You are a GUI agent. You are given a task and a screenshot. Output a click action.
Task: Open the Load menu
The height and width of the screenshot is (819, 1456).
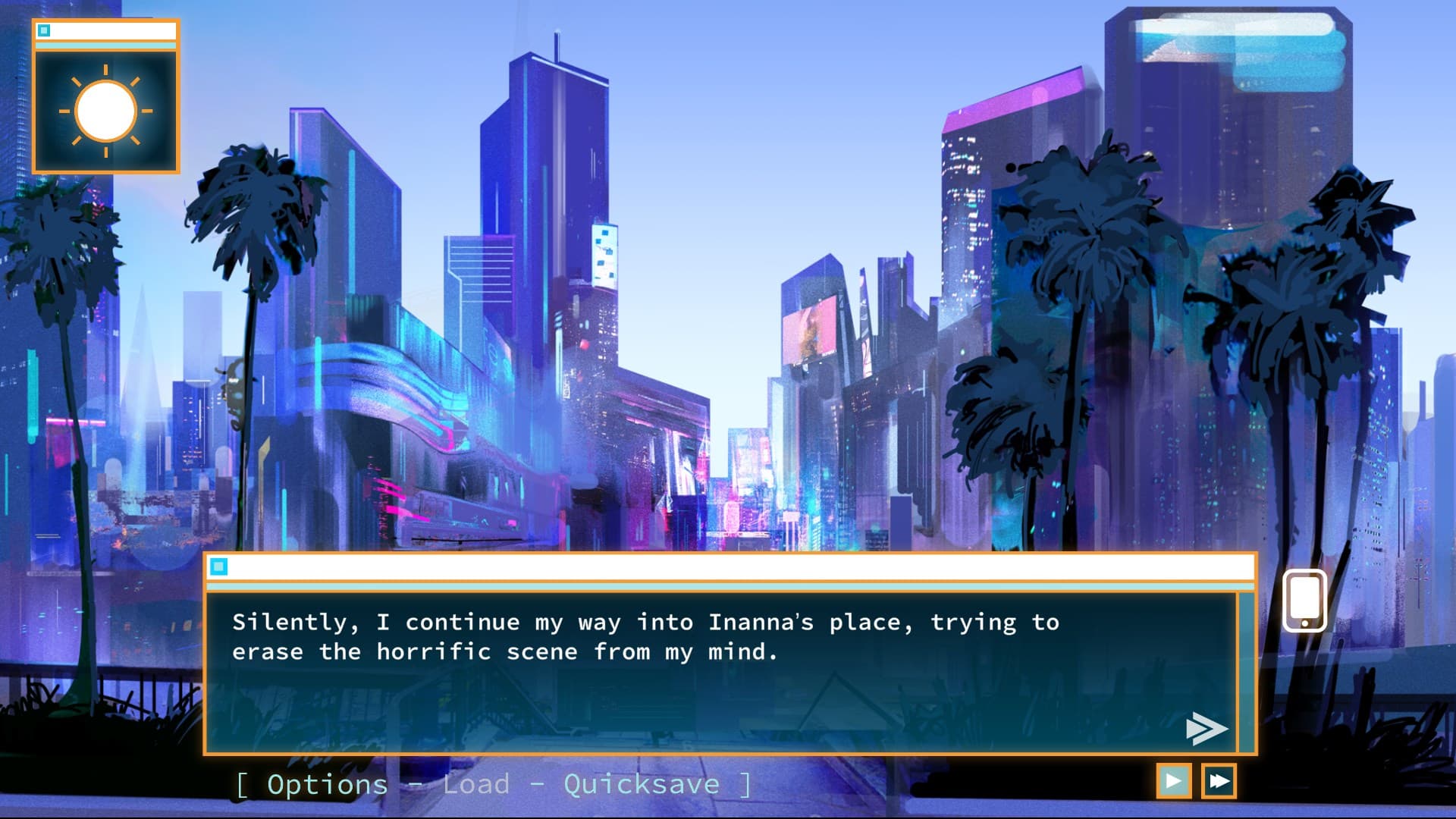(476, 784)
